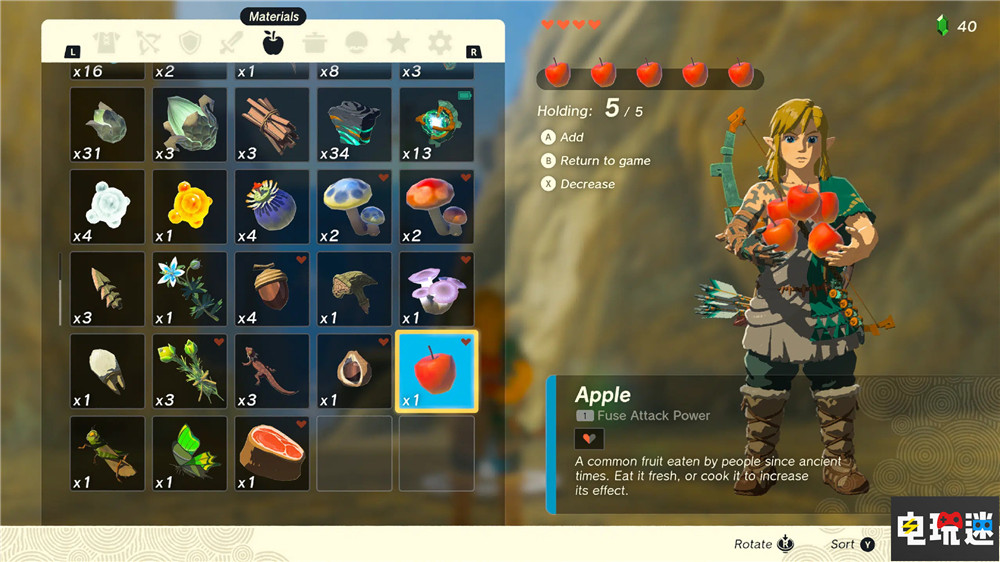
Task: Select the bundle of wood slot
Action: [x=272, y=125]
